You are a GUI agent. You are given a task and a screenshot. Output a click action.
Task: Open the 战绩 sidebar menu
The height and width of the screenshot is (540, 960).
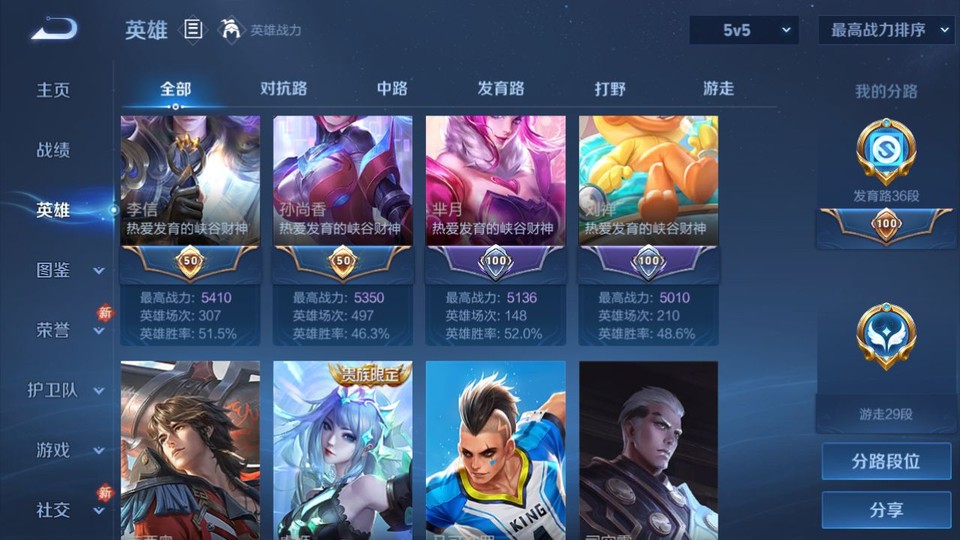[54, 150]
